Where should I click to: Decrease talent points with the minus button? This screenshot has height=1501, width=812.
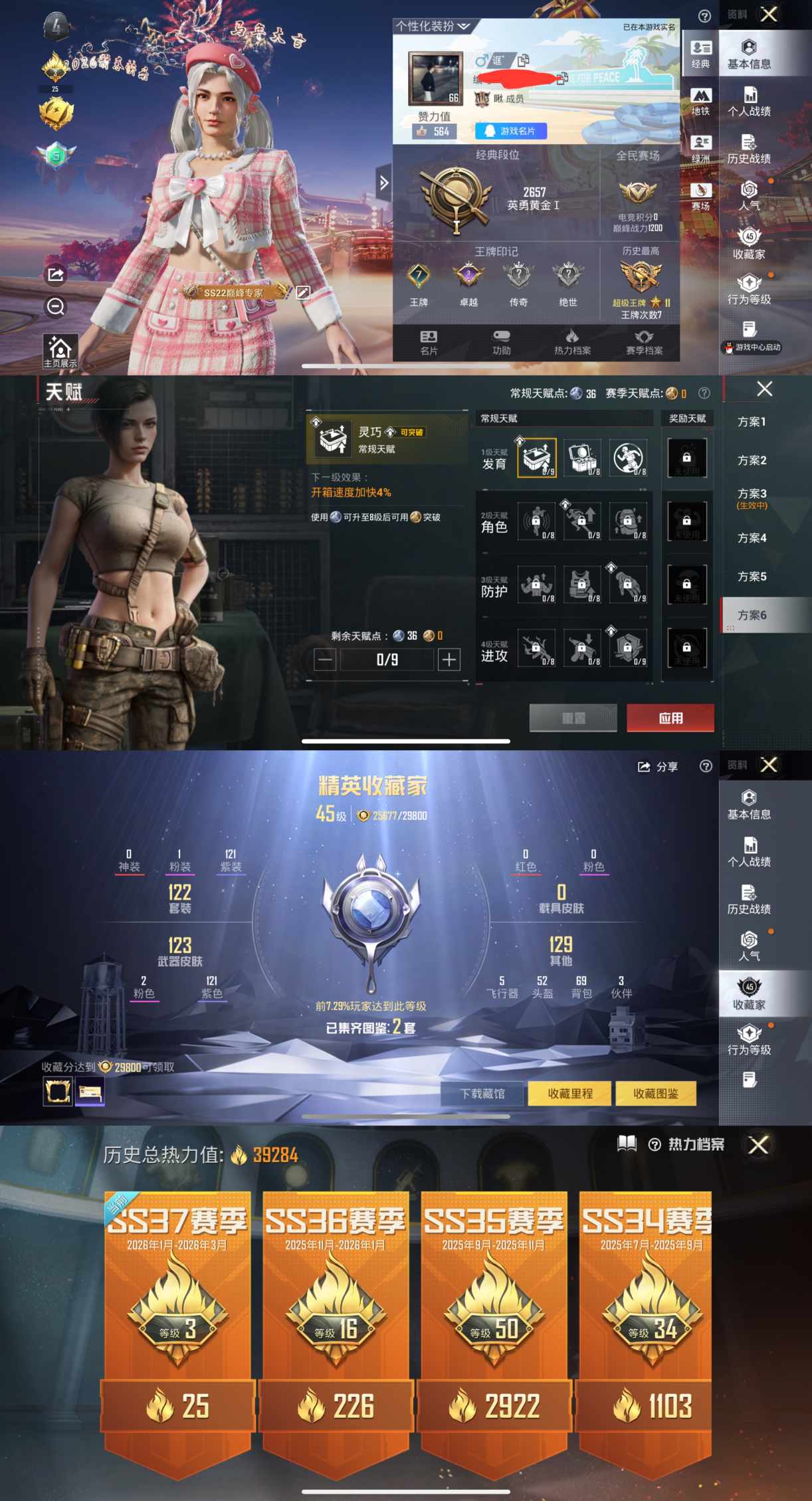pyautogui.click(x=325, y=659)
